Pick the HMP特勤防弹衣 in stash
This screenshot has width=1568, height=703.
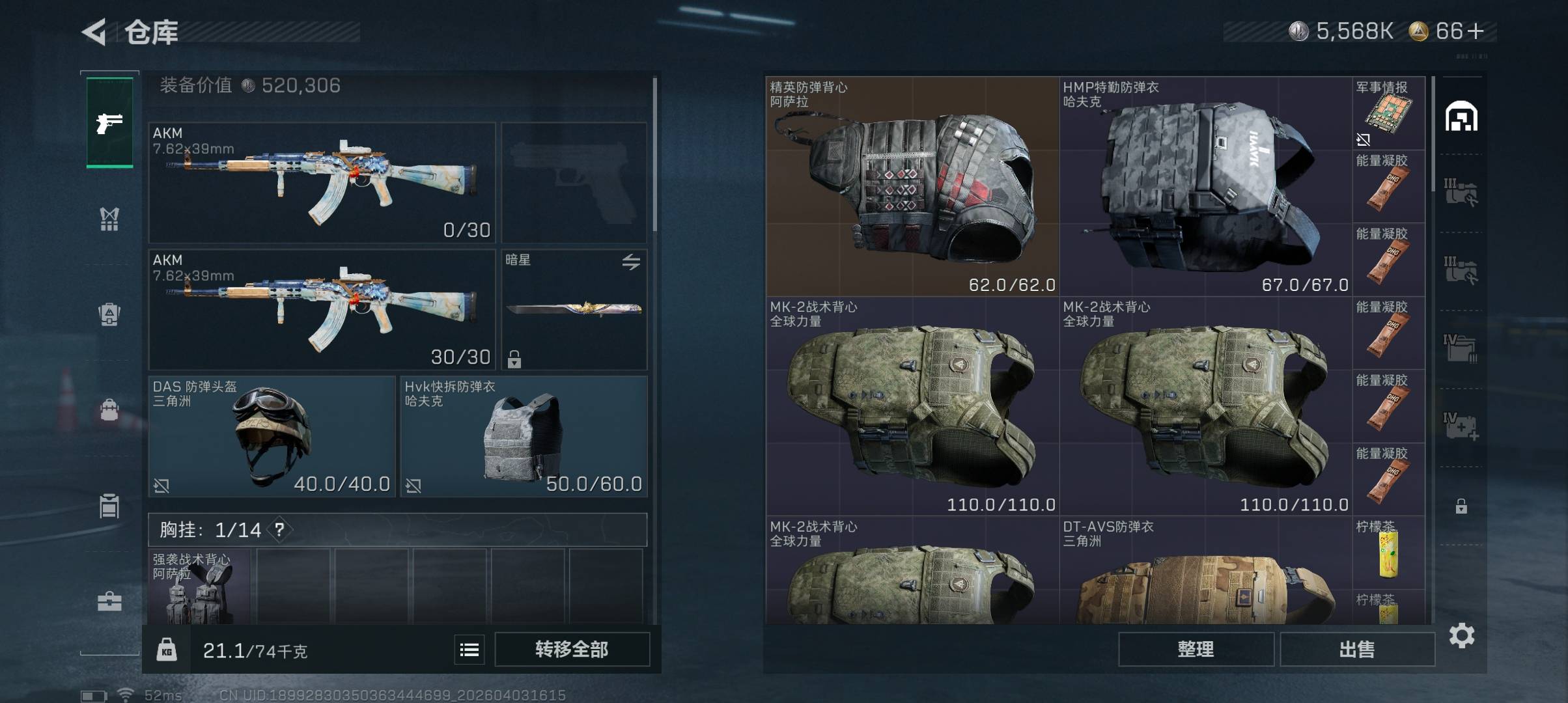(x=1205, y=186)
